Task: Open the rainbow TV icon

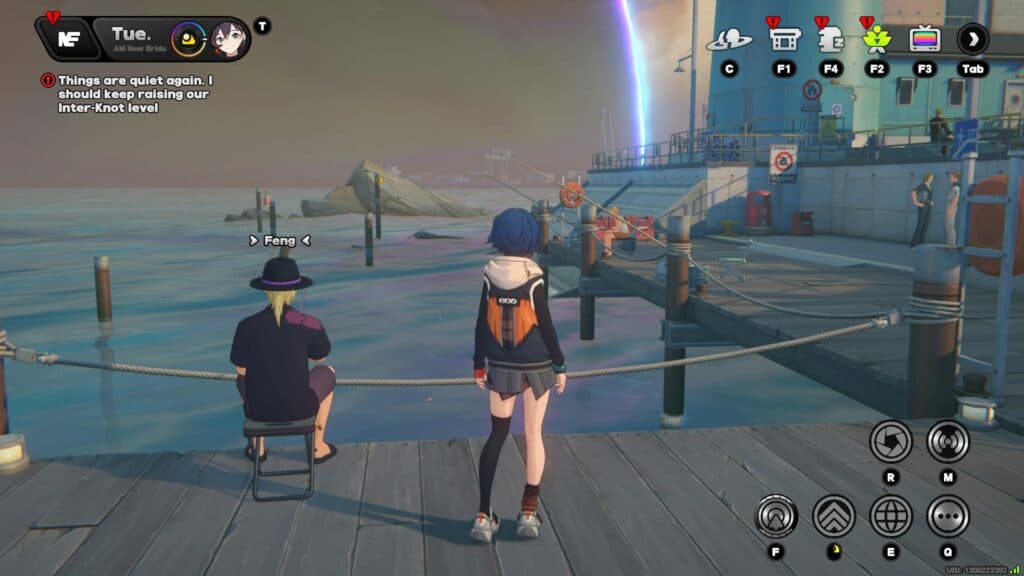Action: [924, 40]
